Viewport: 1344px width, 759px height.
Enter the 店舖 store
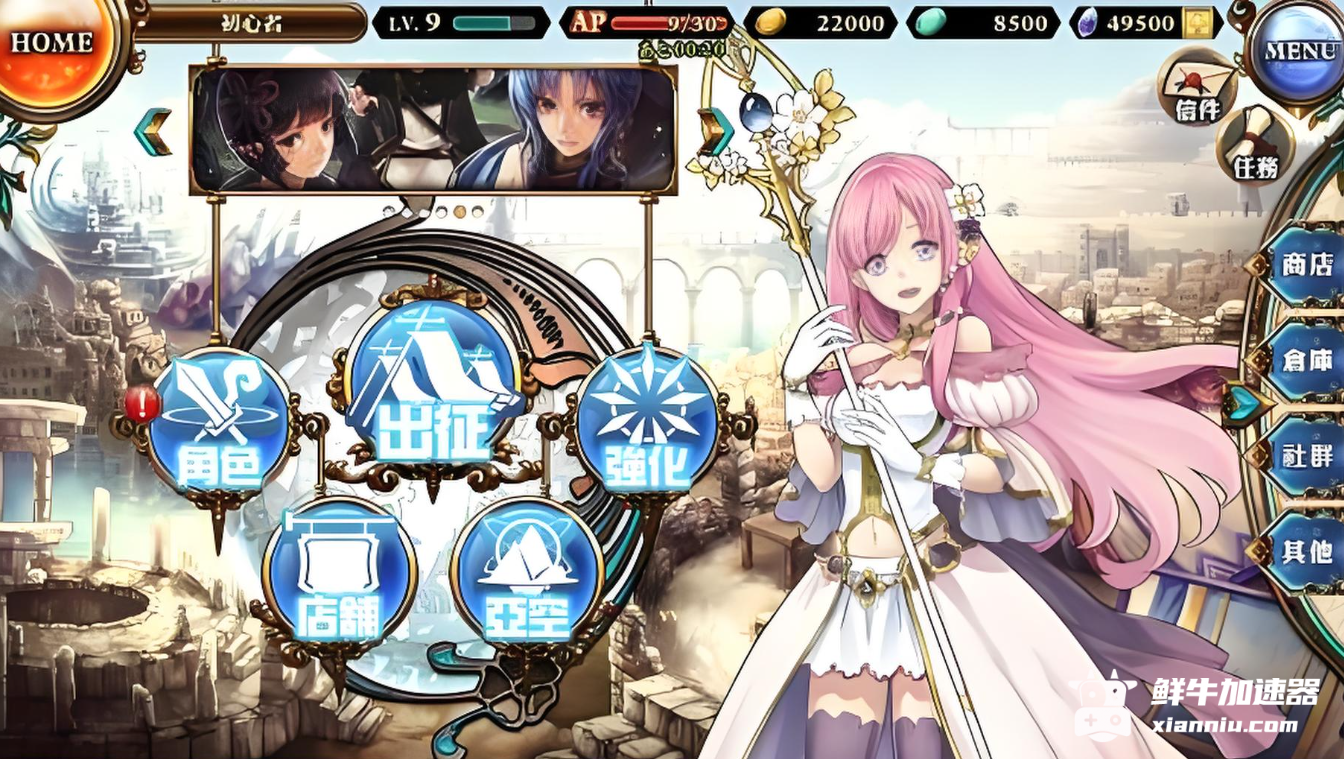coord(338,573)
